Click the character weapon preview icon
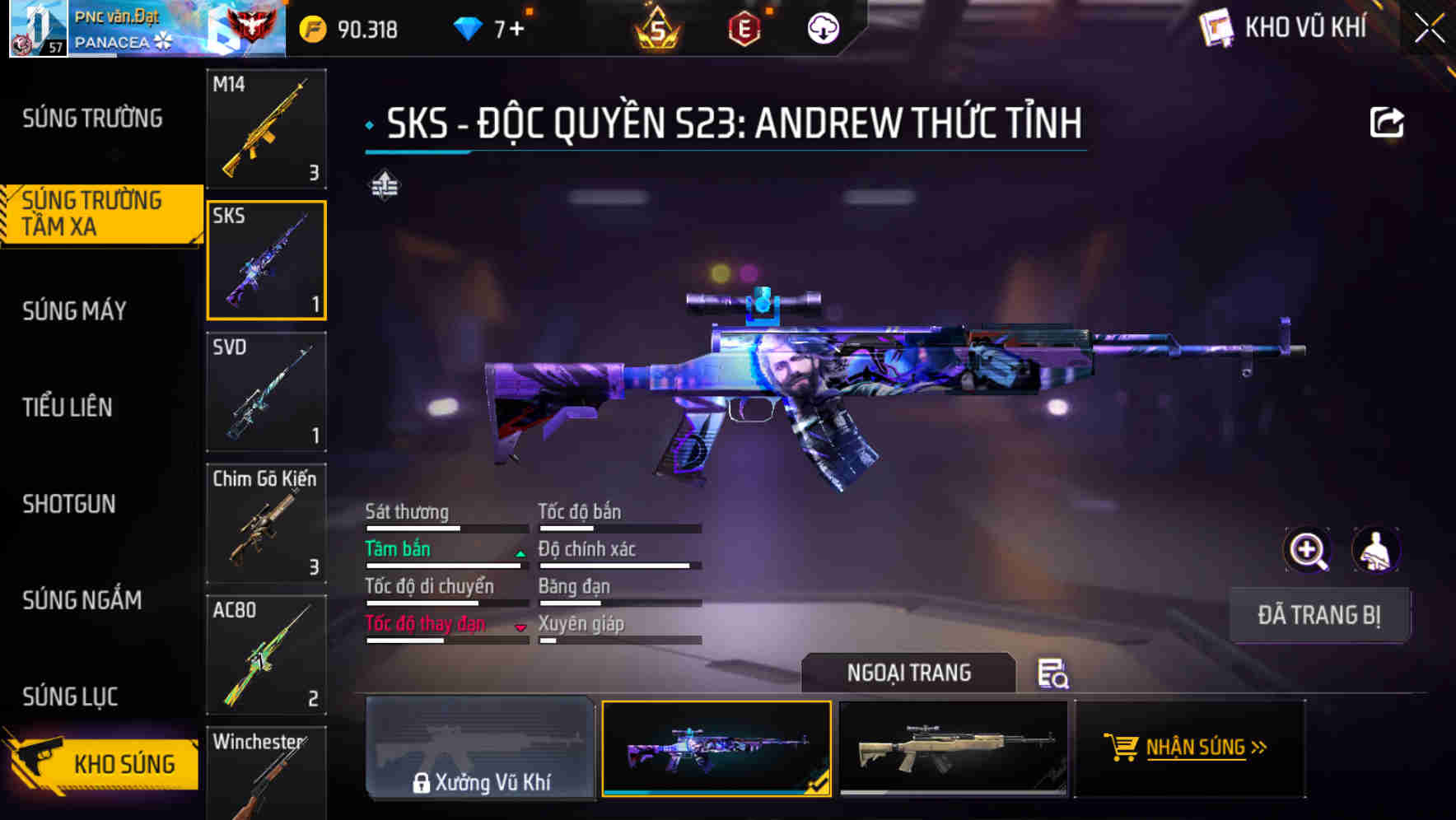This screenshot has width=1456, height=820. pyautogui.click(x=1378, y=550)
